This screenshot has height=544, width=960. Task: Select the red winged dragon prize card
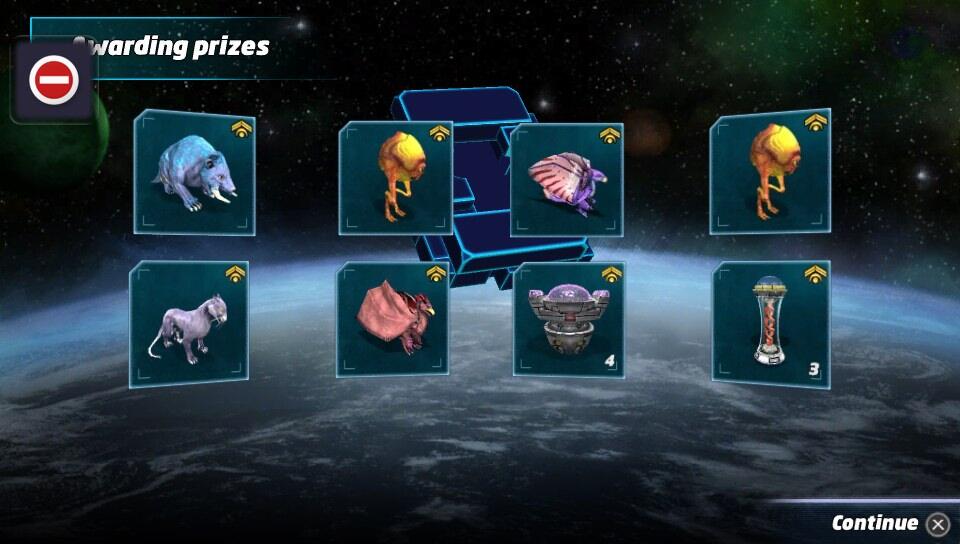tap(392, 319)
